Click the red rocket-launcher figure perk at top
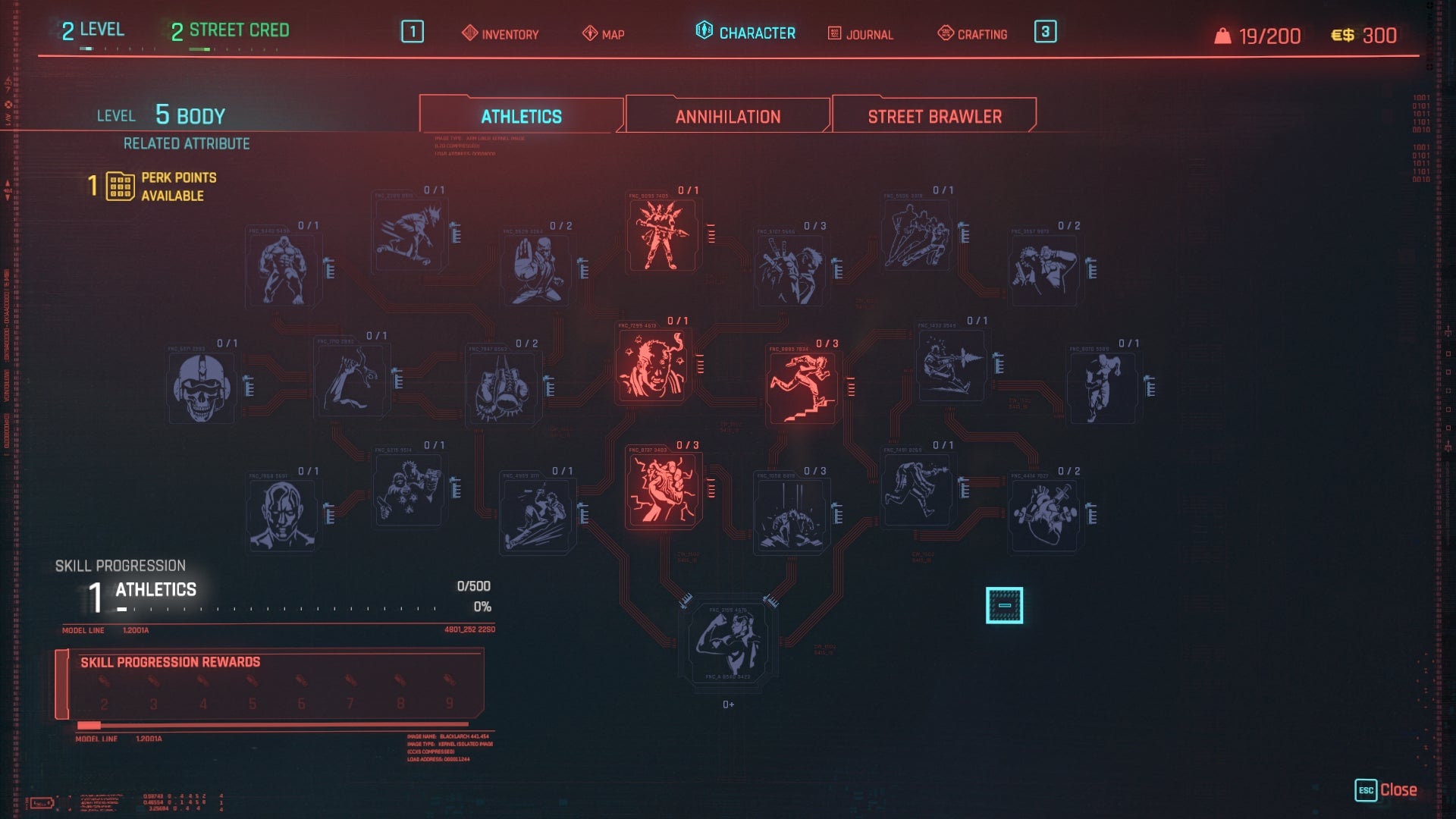Viewport: 1456px width, 819px height. 662,235
